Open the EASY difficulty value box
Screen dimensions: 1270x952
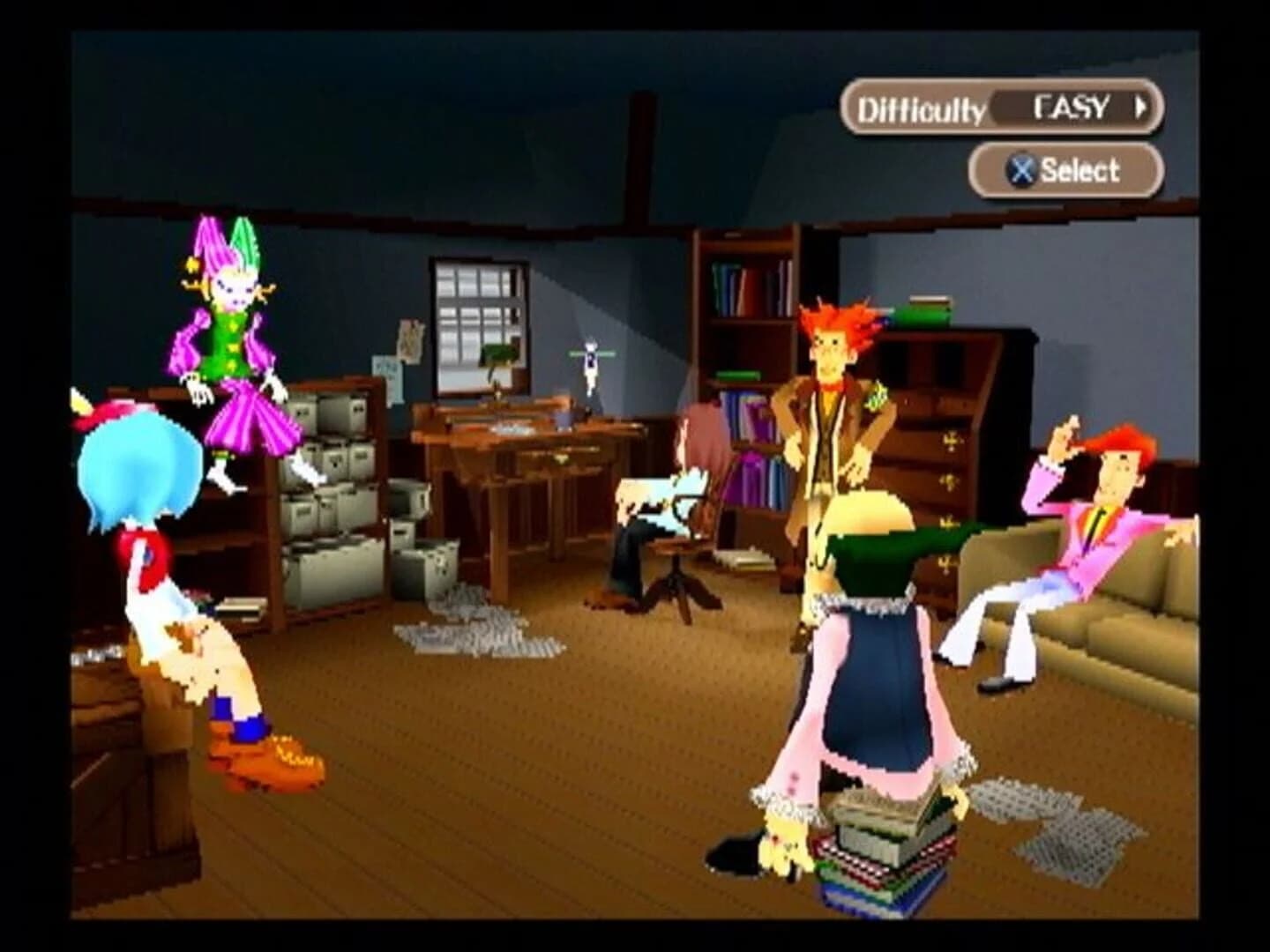coord(1072,108)
